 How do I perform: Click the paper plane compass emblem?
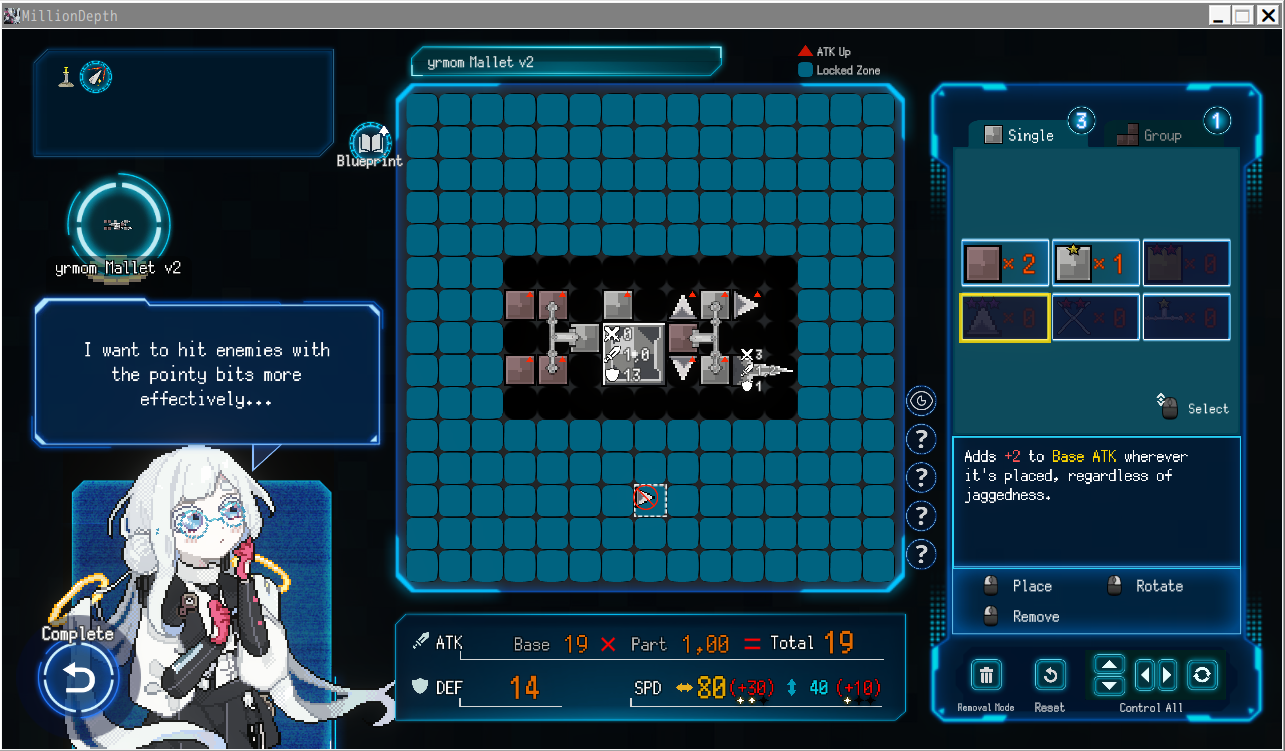pos(96,76)
